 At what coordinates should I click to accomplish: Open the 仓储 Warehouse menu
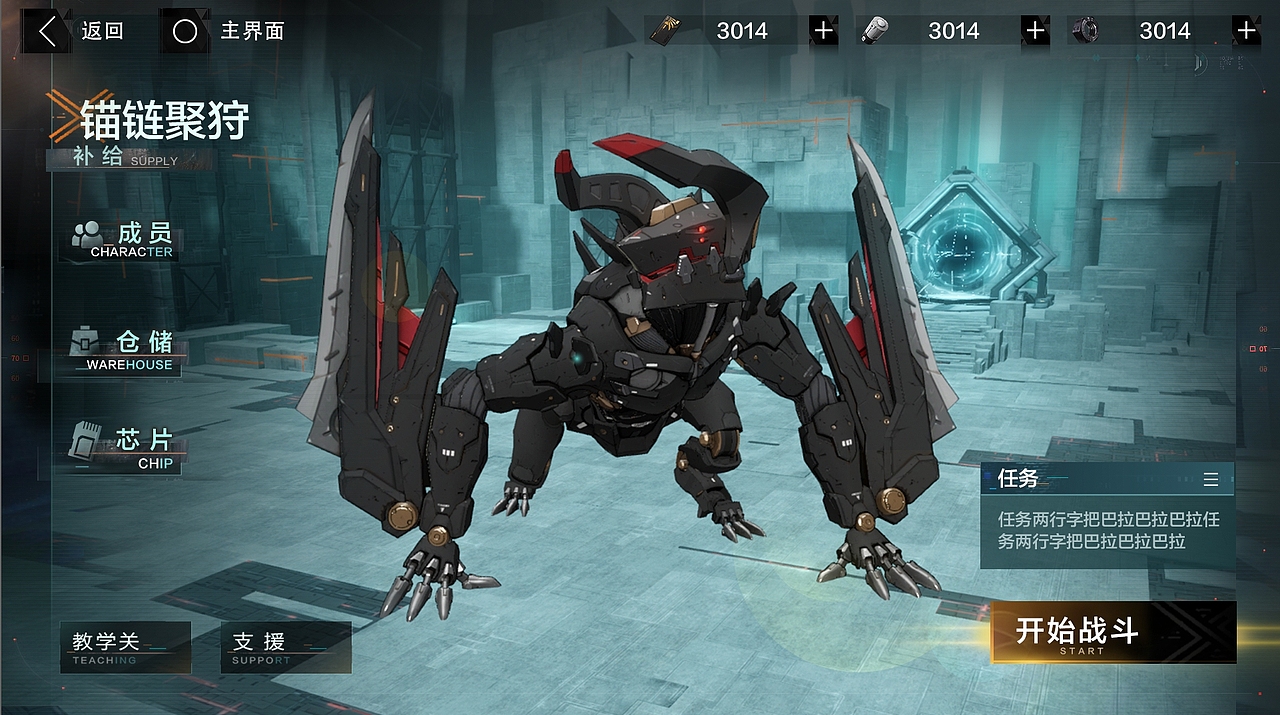[x=123, y=349]
